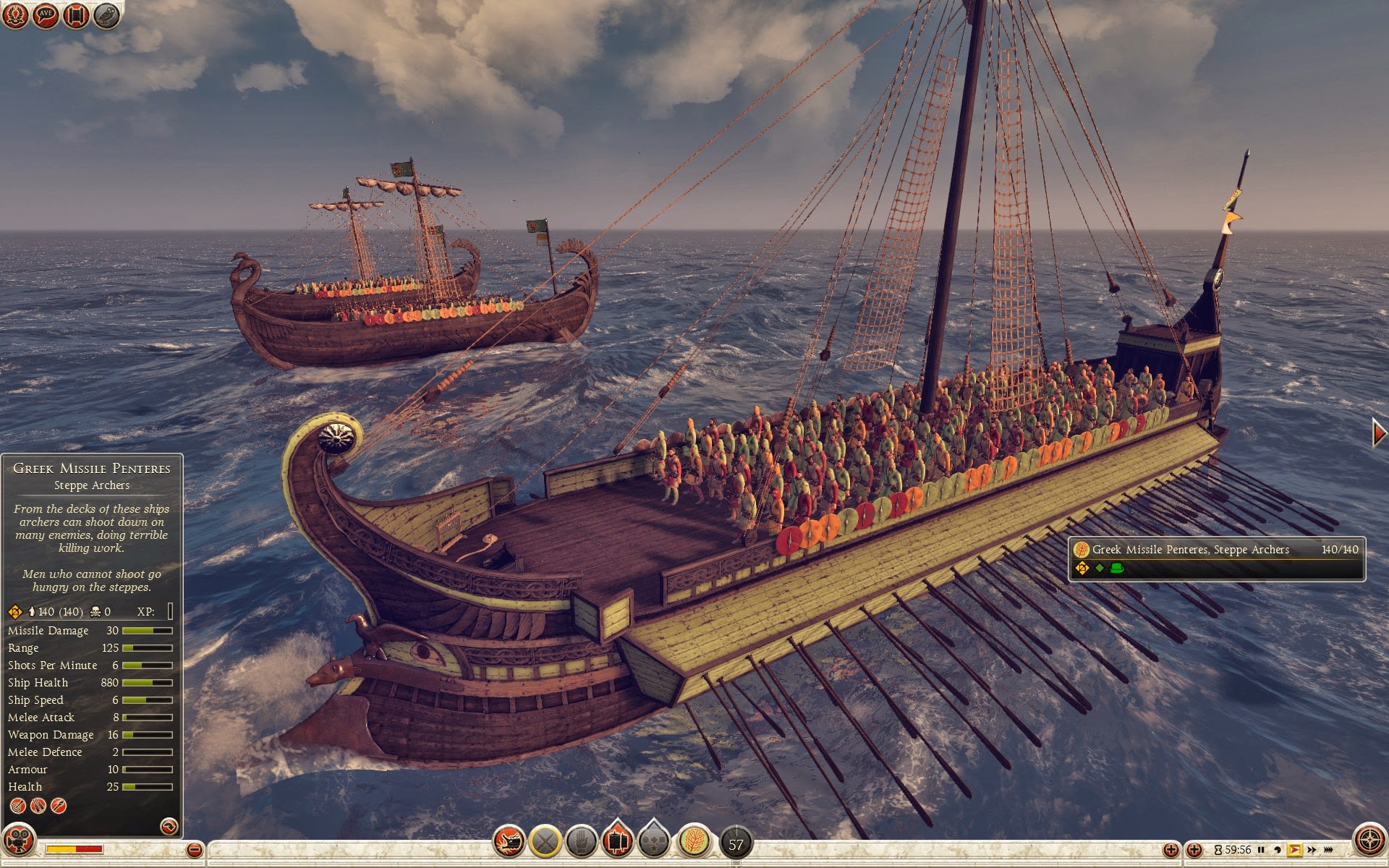Expand the red arrow side panel
The width and height of the screenshot is (1389, 868).
(1379, 433)
